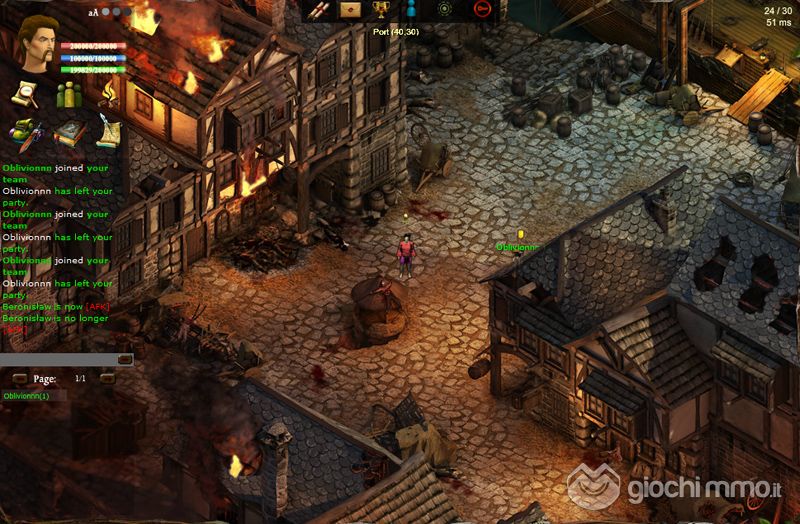Open the stacked spellbooks icon
800x524 pixels.
tap(67, 131)
